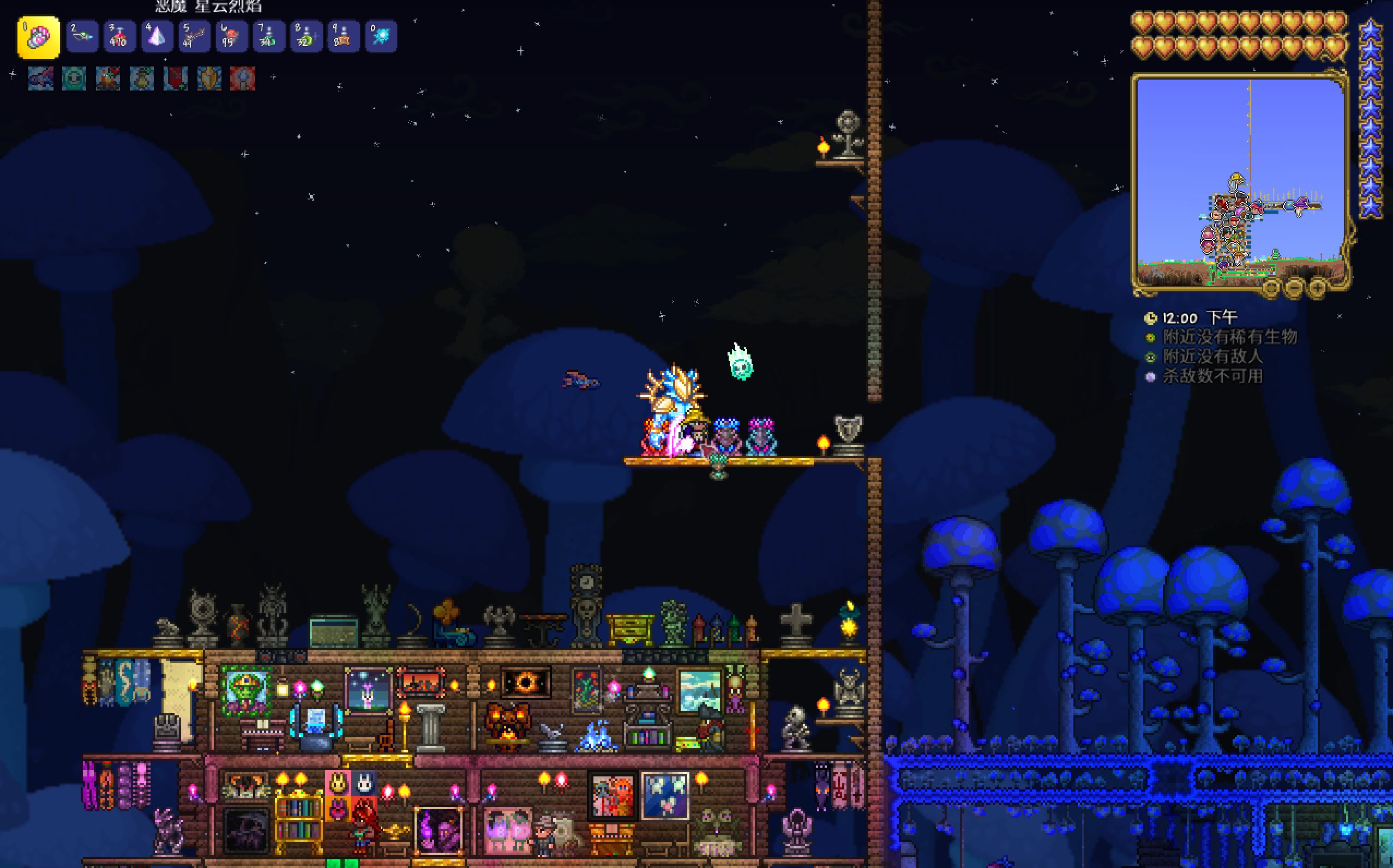Image resolution: width=1393 pixels, height=868 pixels.
Task: Select the lime green potion in slot 8
Action: 306,37
